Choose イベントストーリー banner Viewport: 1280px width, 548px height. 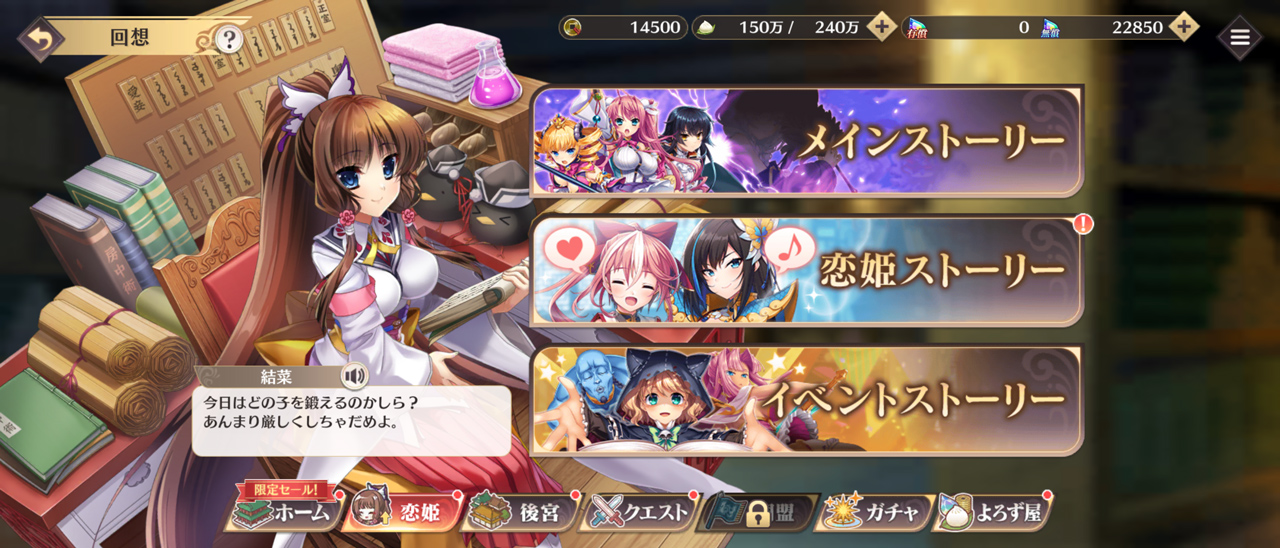point(807,400)
